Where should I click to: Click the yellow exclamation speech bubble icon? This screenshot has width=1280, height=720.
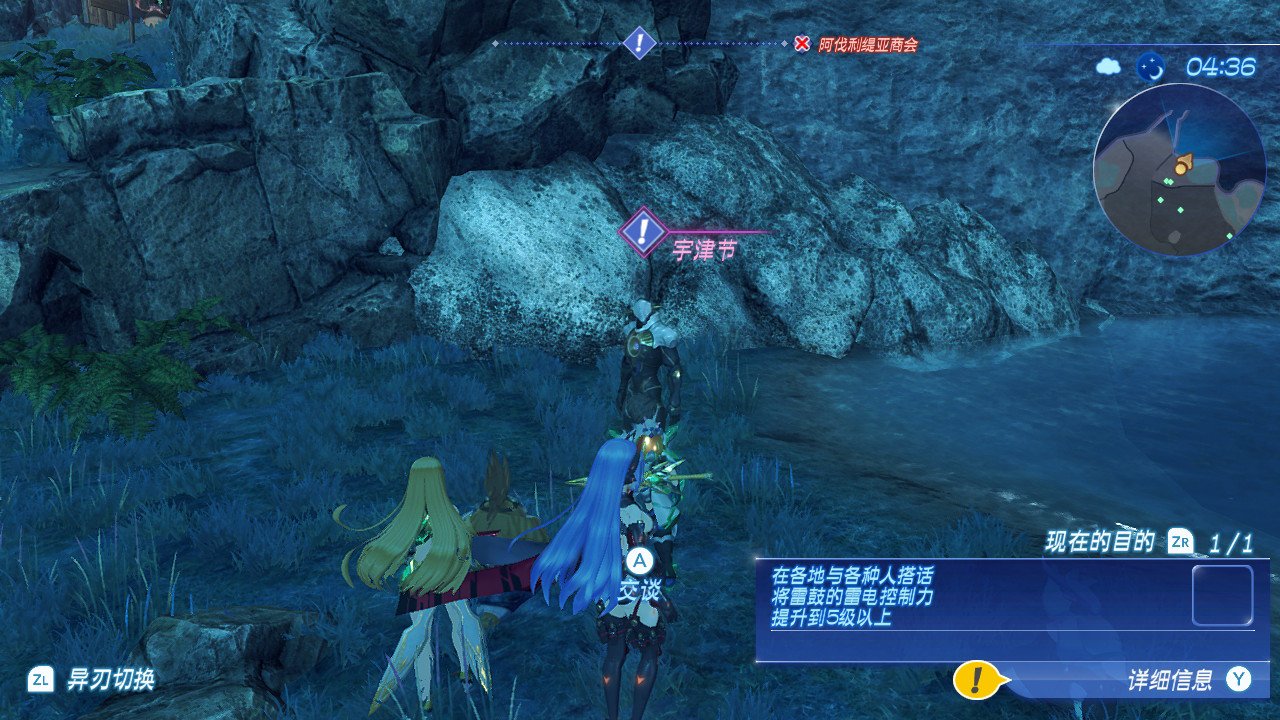pyautogui.click(x=977, y=680)
